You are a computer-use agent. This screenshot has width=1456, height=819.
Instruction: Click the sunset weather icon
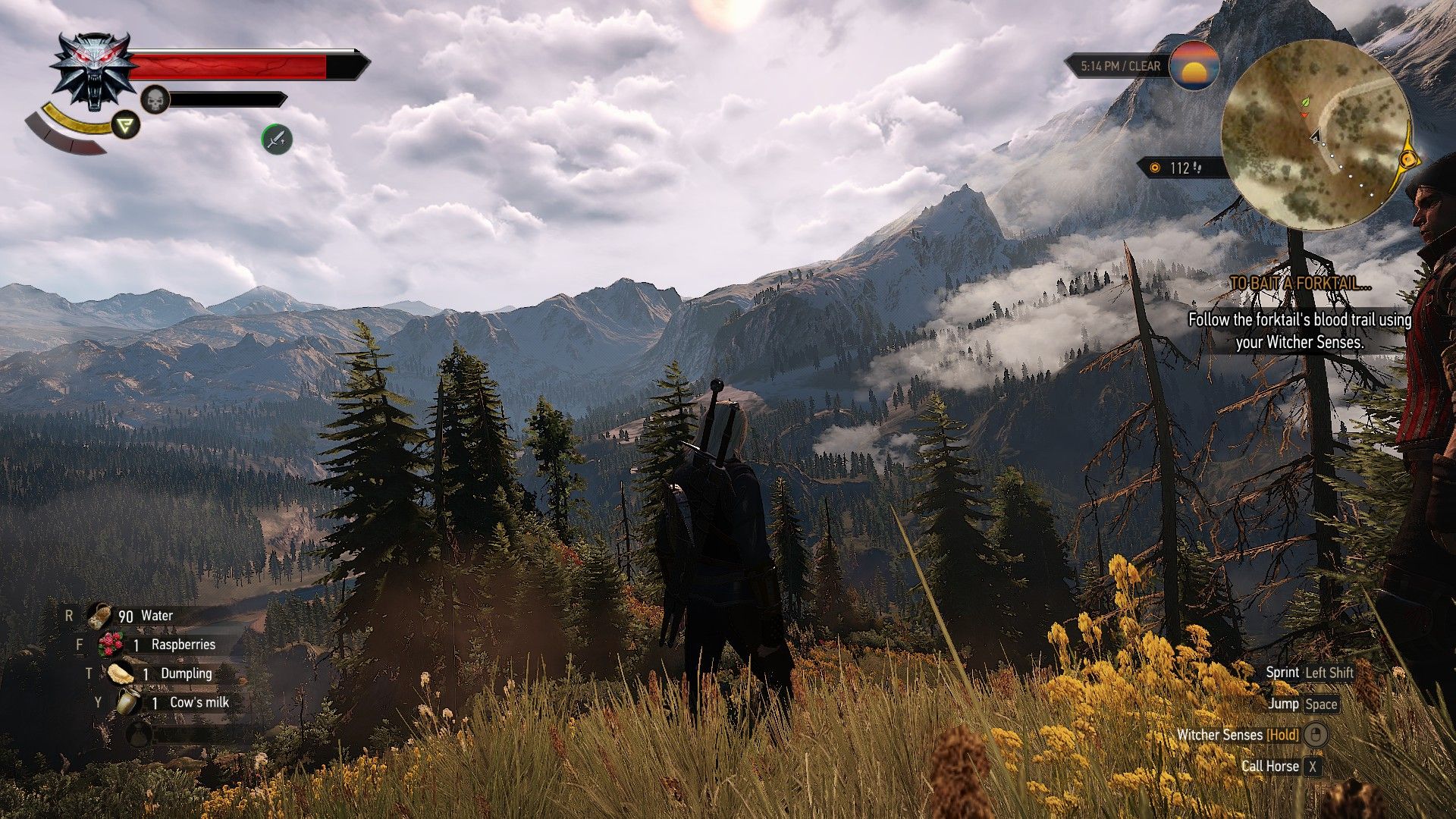click(1194, 66)
